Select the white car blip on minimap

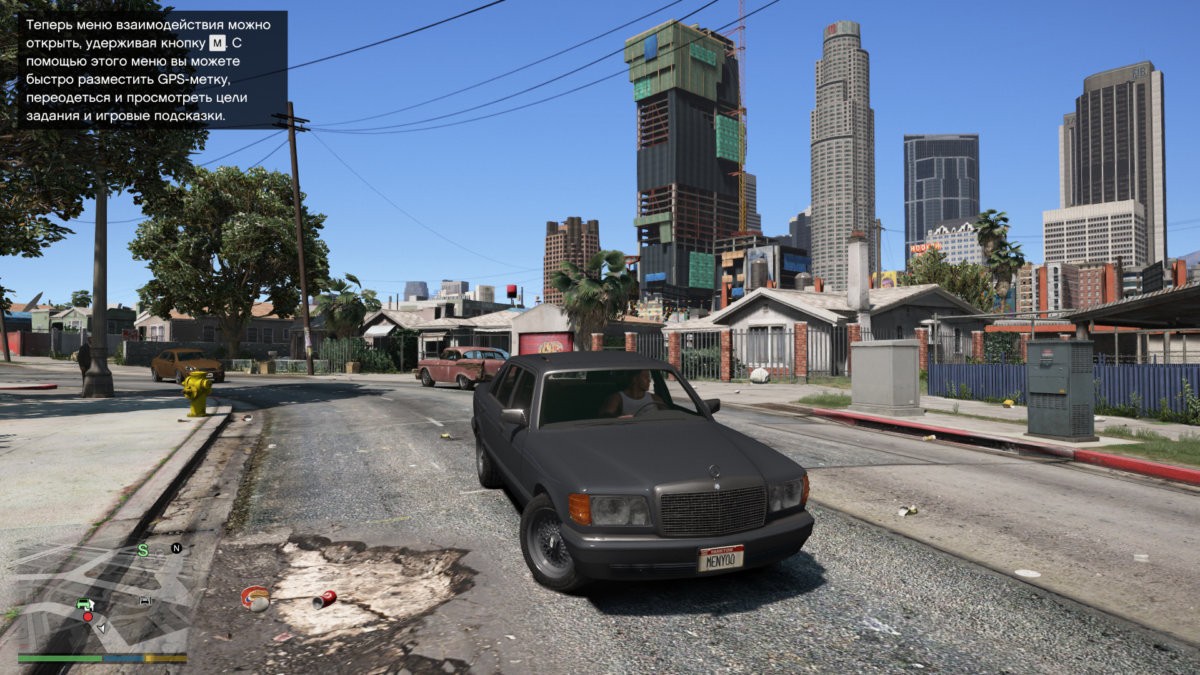pos(146,601)
